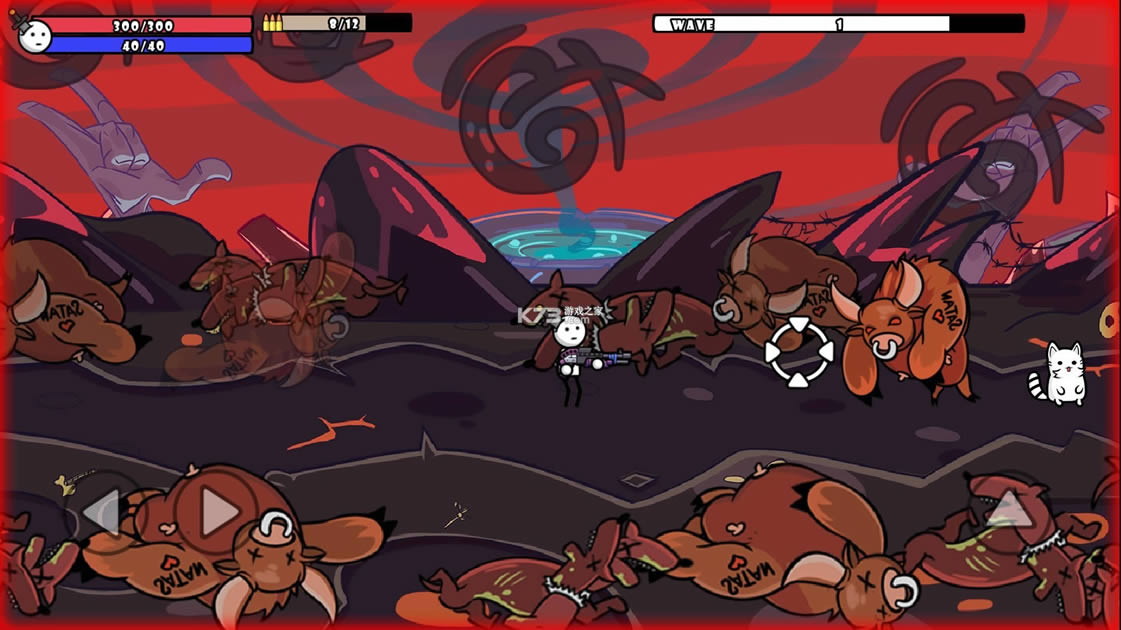This screenshot has height=630, width=1121.
Task: Hit the up-arrow jump button
Action: (1009, 508)
